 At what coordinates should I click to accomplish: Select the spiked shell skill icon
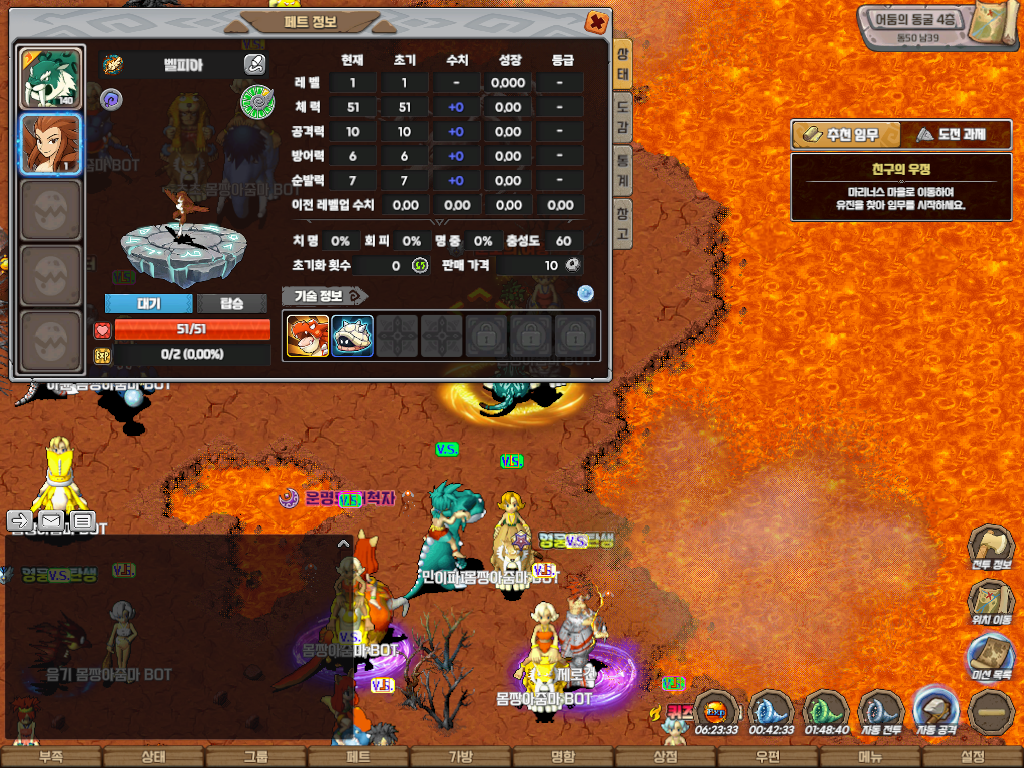click(352, 336)
